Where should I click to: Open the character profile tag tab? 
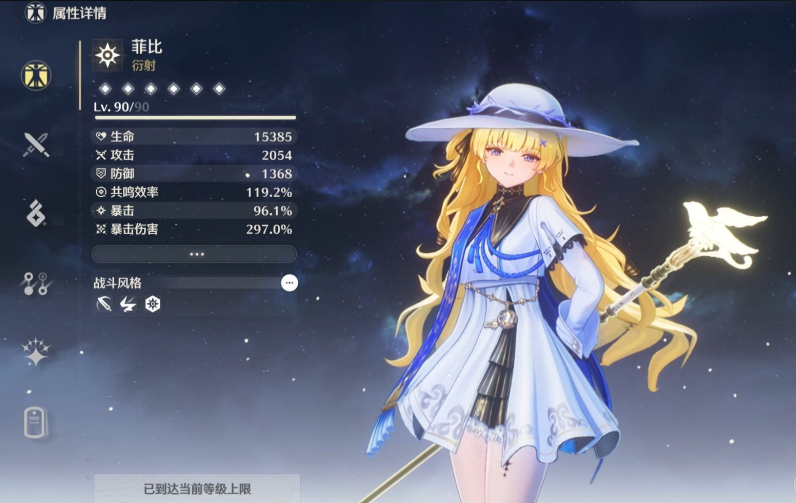coord(37,422)
